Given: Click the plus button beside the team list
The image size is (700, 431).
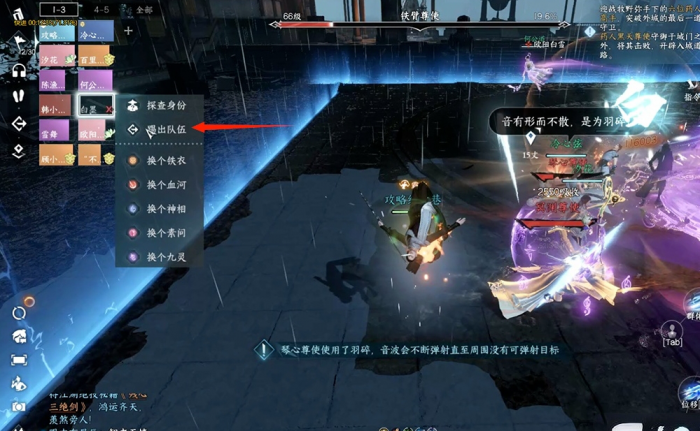Looking at the screenshot, I should pos(128,31).
